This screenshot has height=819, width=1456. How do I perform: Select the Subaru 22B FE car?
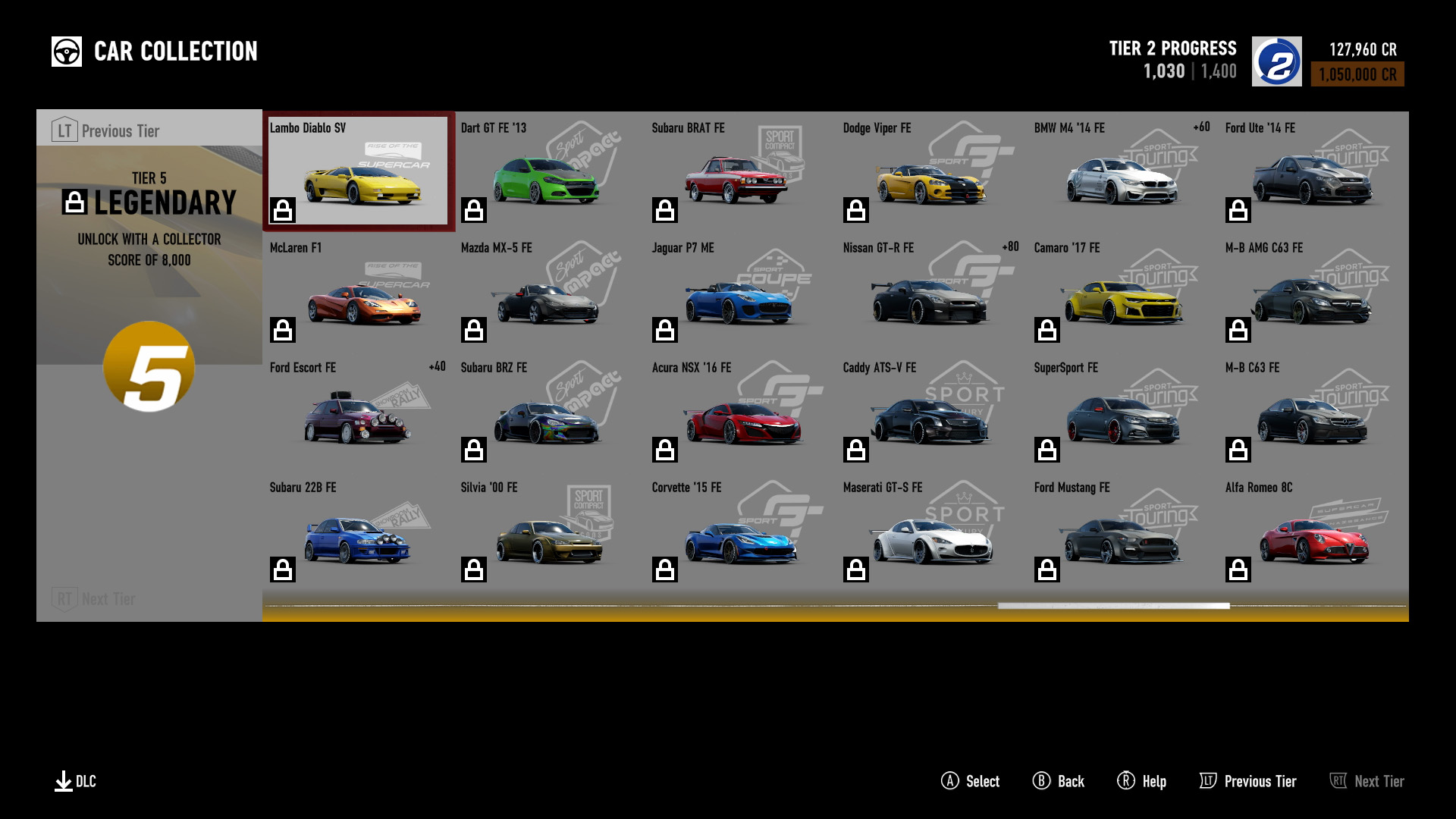[x=359, y=531]
